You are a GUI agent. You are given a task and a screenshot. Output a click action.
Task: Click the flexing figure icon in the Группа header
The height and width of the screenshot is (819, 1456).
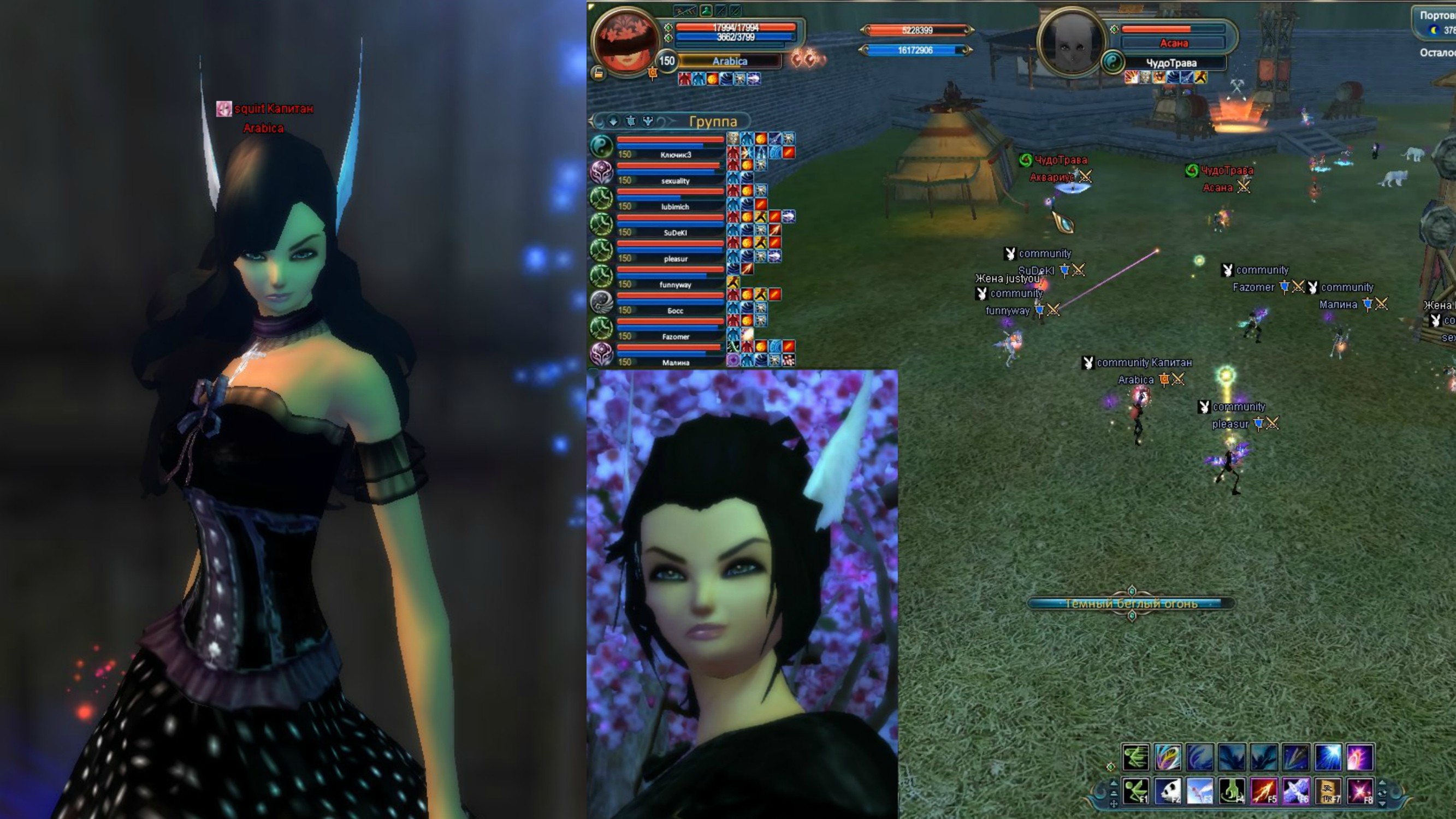point(648,121)
